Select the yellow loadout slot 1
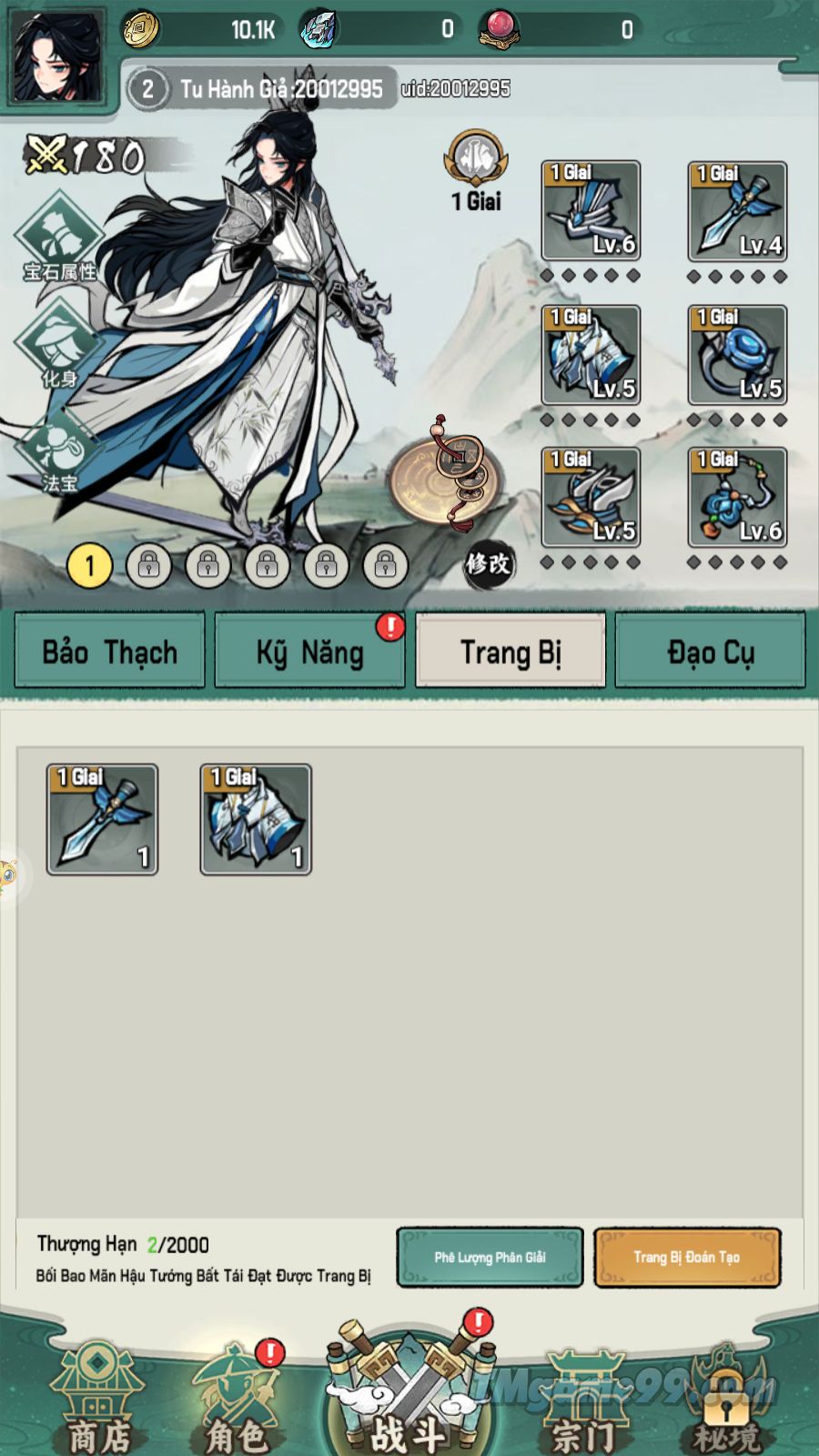The width and height of the screenshot is (819, 1456). pyautogui.click(x=89, y=566)
